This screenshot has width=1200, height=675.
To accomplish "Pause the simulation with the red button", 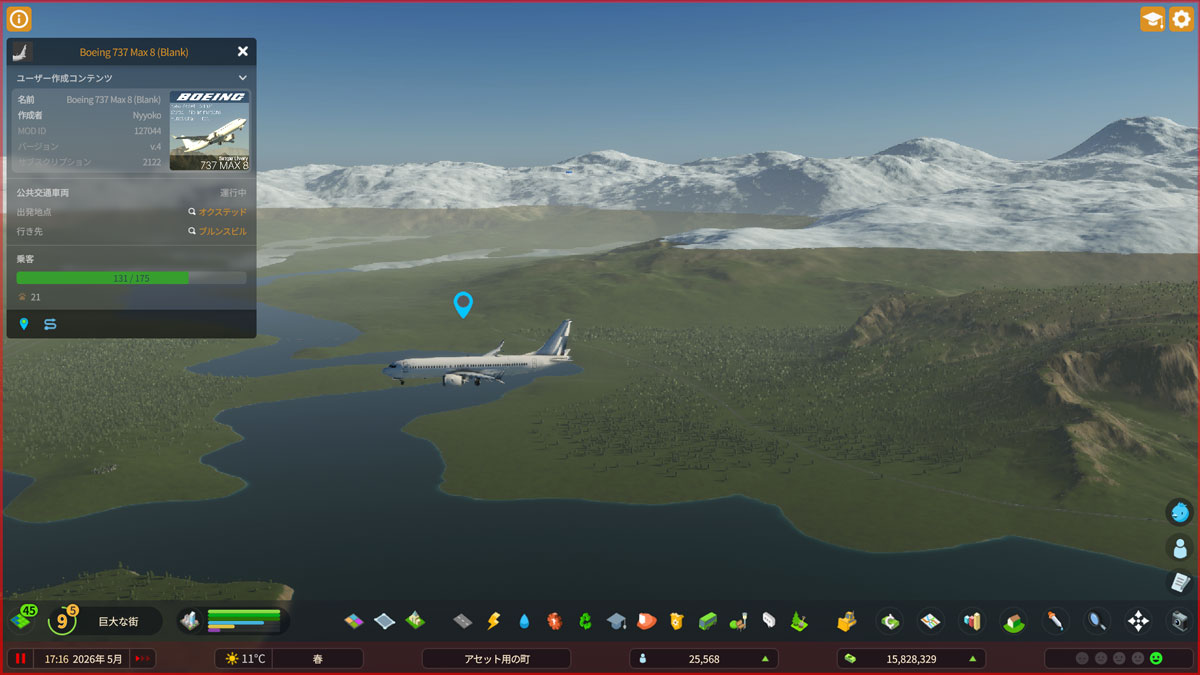I will (x=20, y=658).
